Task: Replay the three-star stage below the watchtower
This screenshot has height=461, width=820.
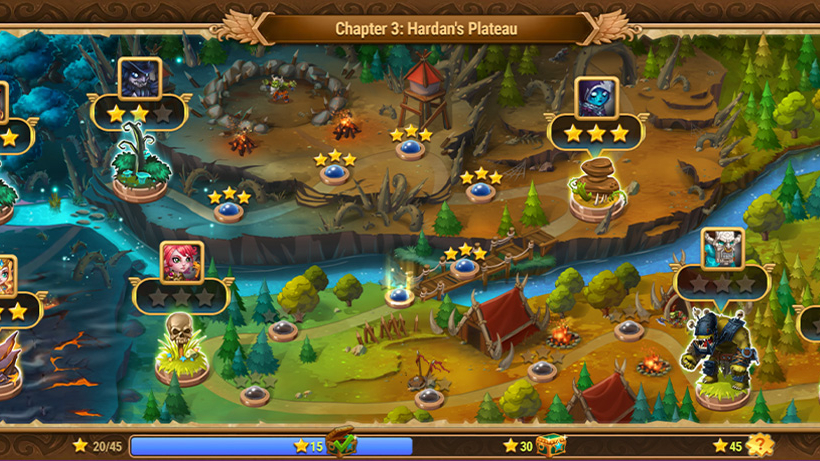Action: [409, 149]
